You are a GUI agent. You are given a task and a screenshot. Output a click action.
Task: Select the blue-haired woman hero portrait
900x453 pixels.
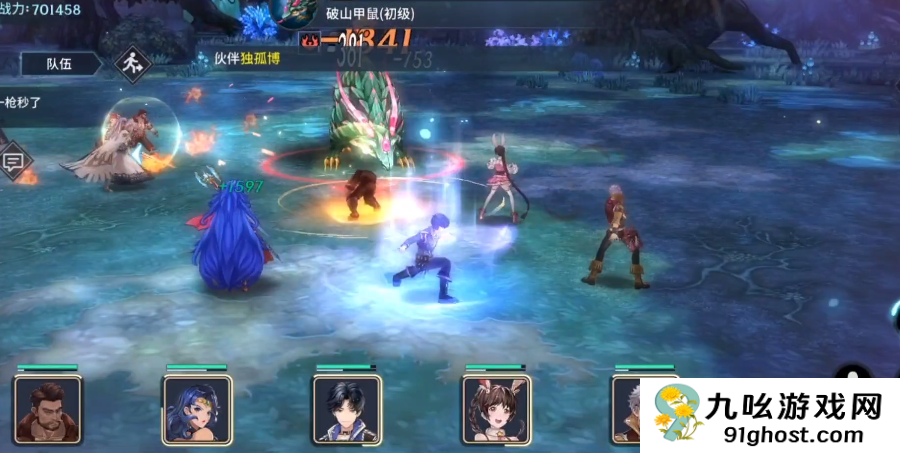[x=197, y=410]
